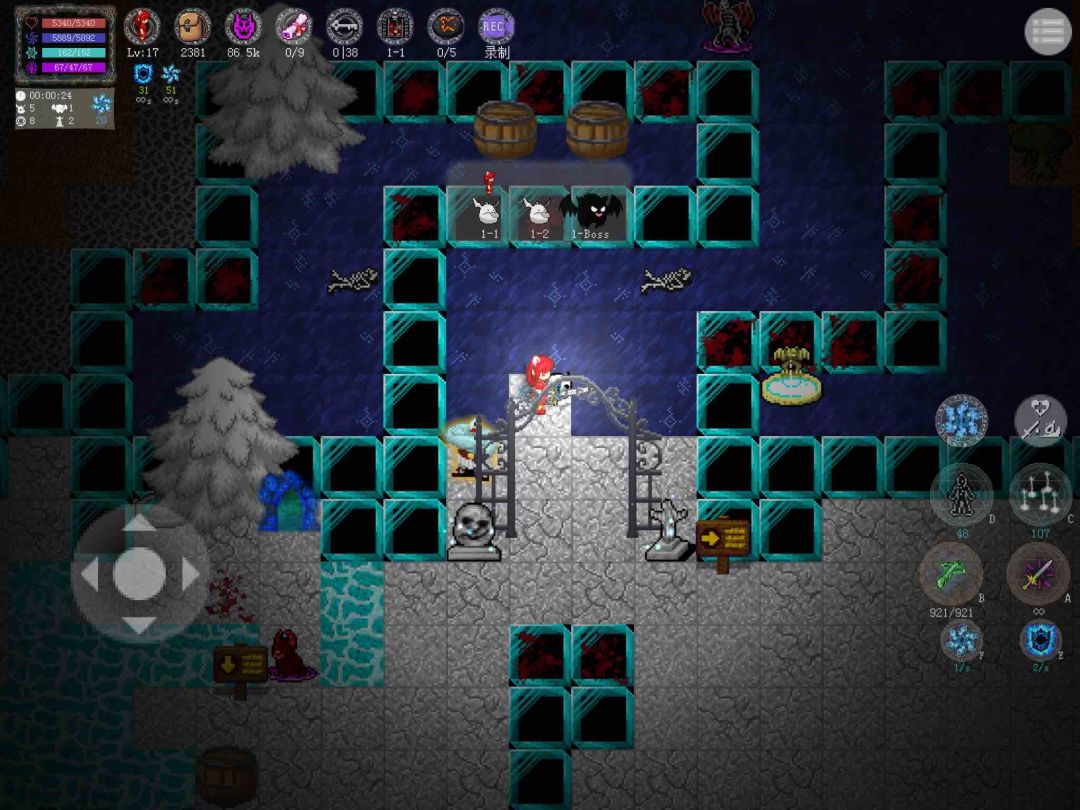Viewport: 1080px width, 810px height.
Task: Activate the sword attack skill A
Action: (x=1038, y=574)
